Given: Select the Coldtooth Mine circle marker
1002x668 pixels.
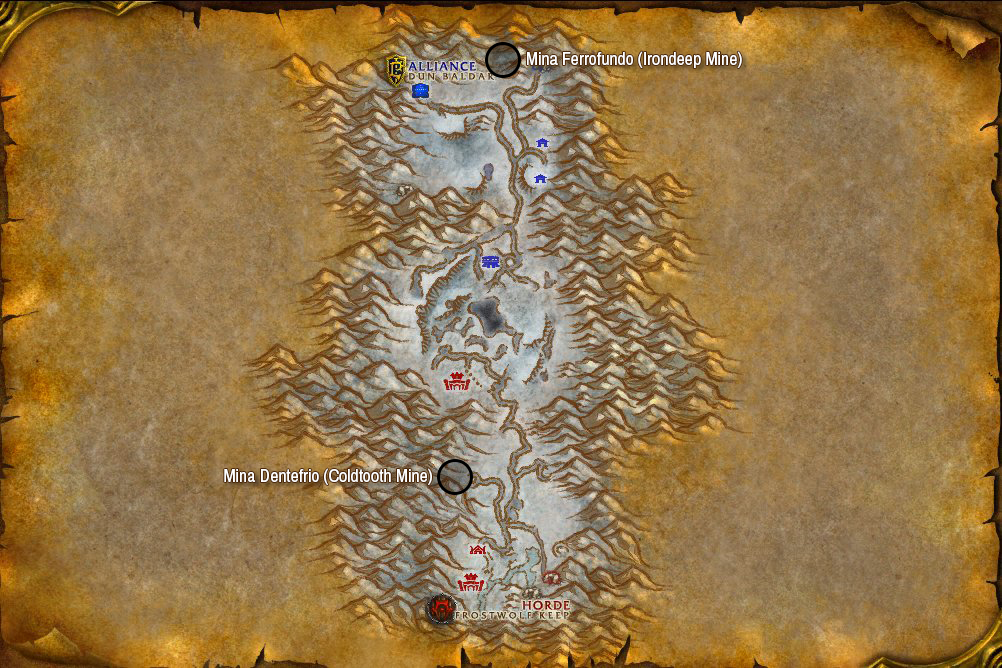Looking at the screenshot, I should pos(455,477).
